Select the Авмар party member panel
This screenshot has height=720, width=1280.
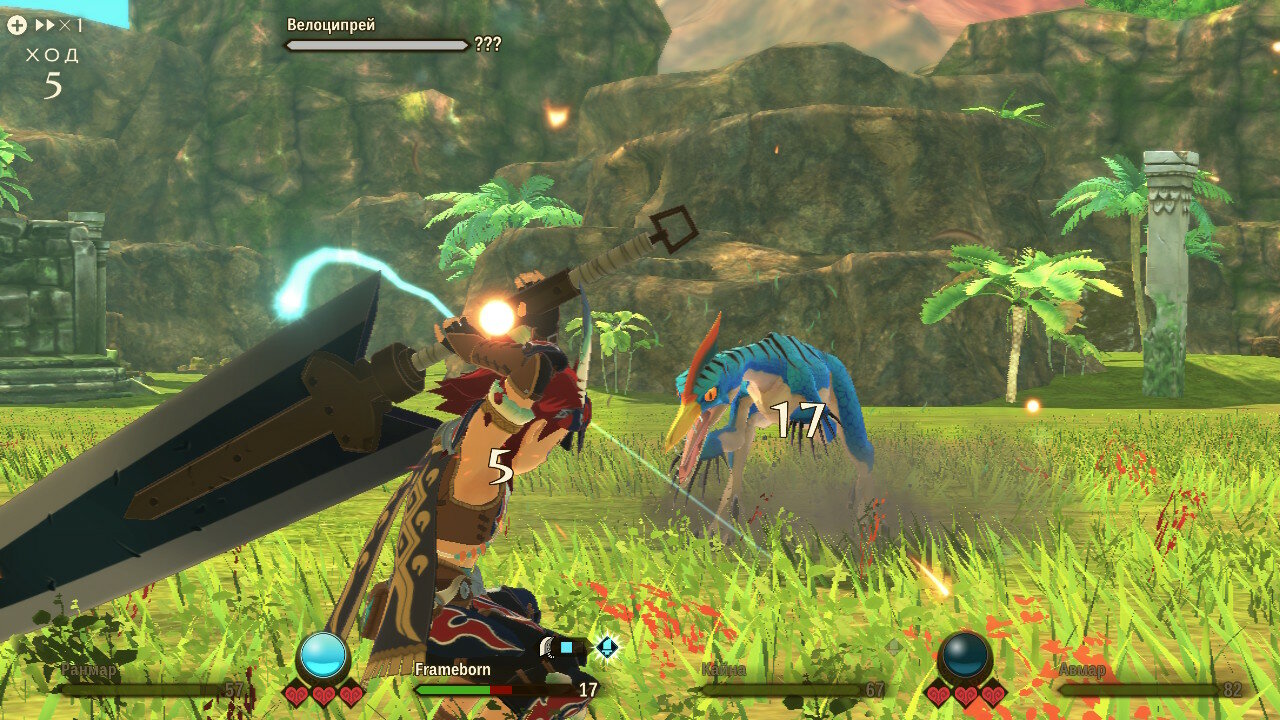point(1148,680)
